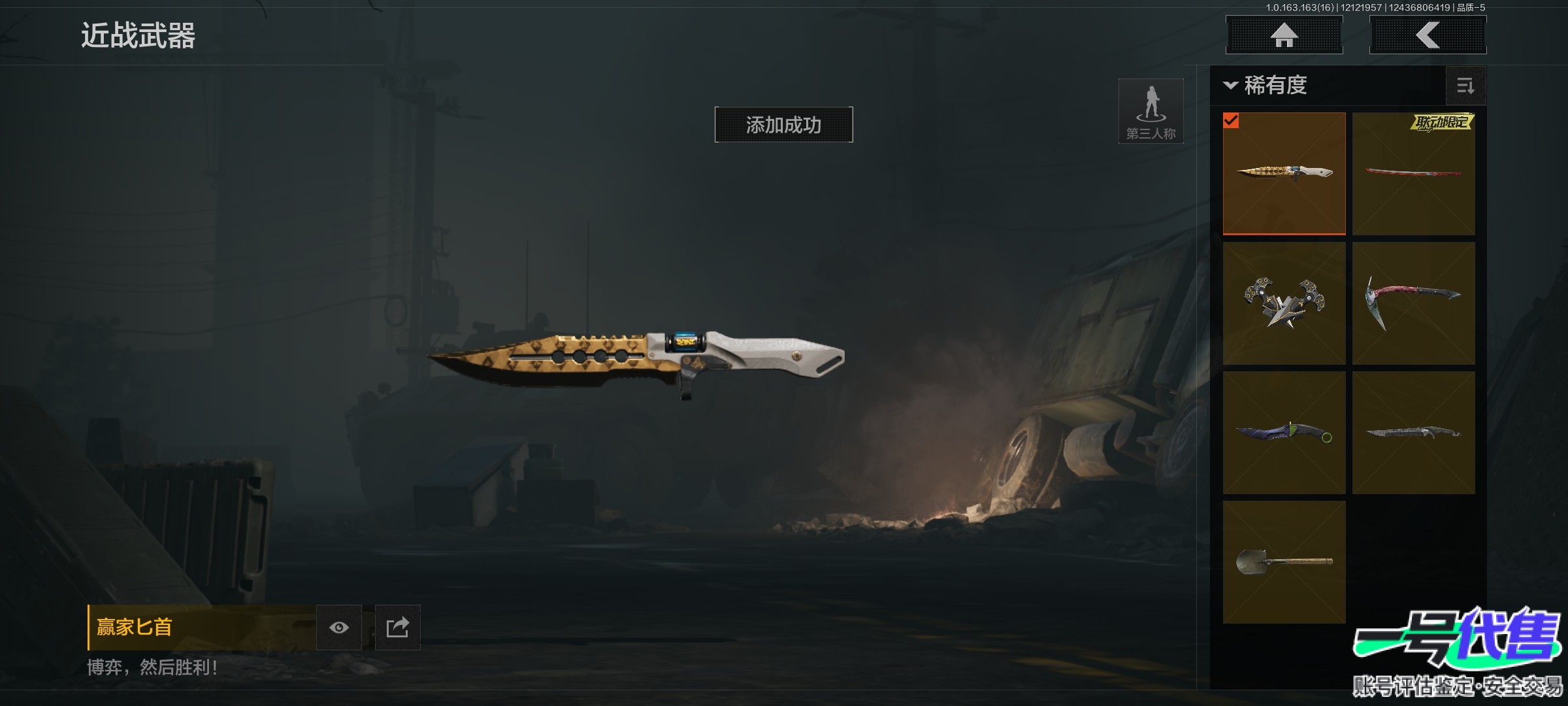Toggle the sort order icon

pyautogui.click(x=1465, y=86)
